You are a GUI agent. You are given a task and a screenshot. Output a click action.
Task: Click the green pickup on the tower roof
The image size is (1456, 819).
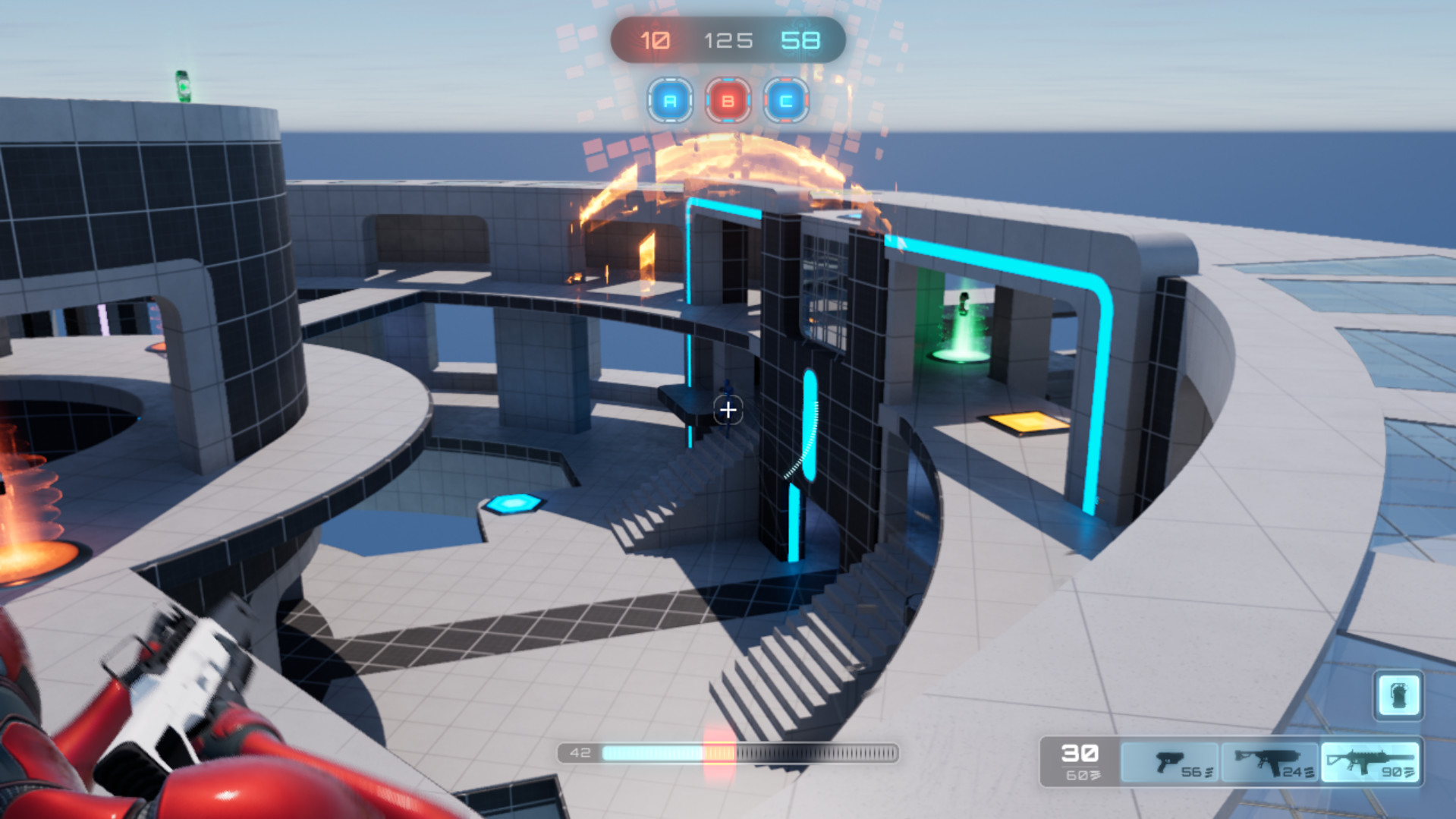[184, 86]
